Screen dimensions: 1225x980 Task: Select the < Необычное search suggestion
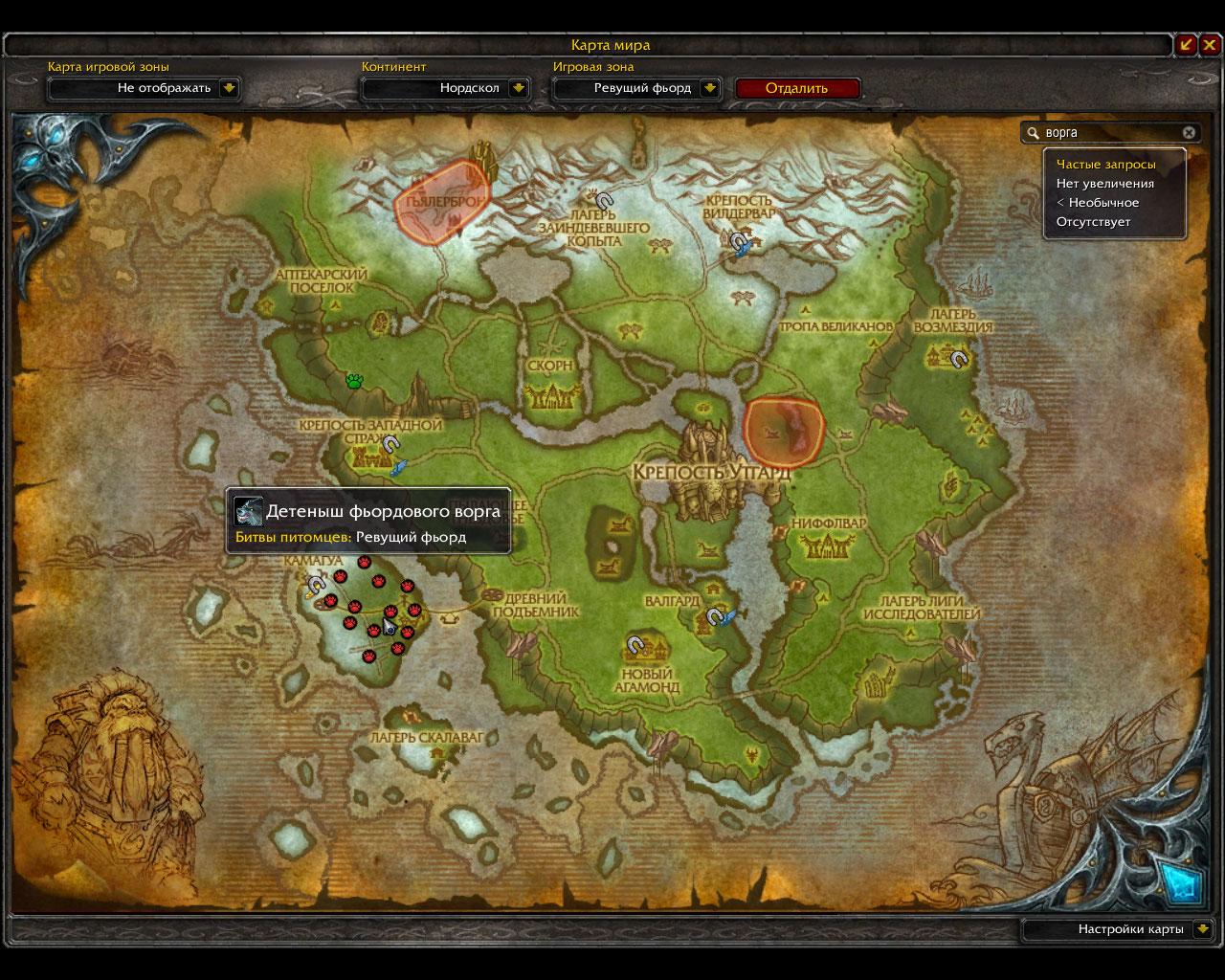pos(1098,203)
